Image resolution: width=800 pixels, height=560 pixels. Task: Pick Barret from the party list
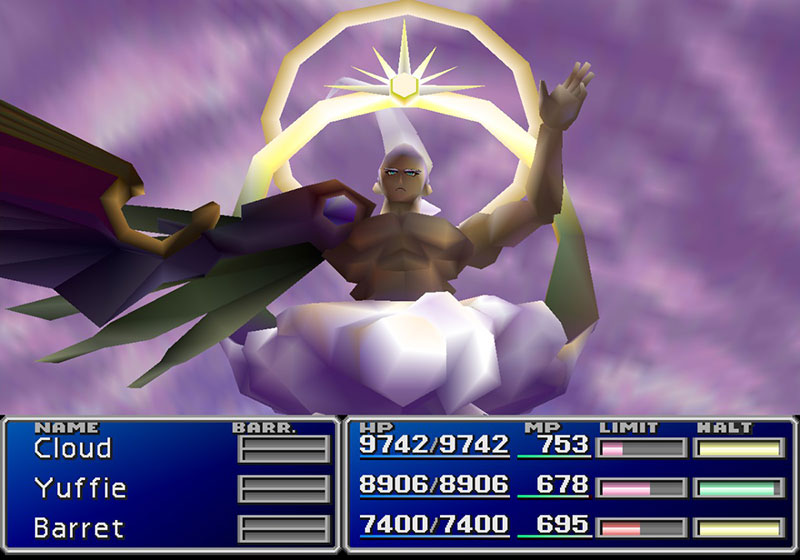78,526
